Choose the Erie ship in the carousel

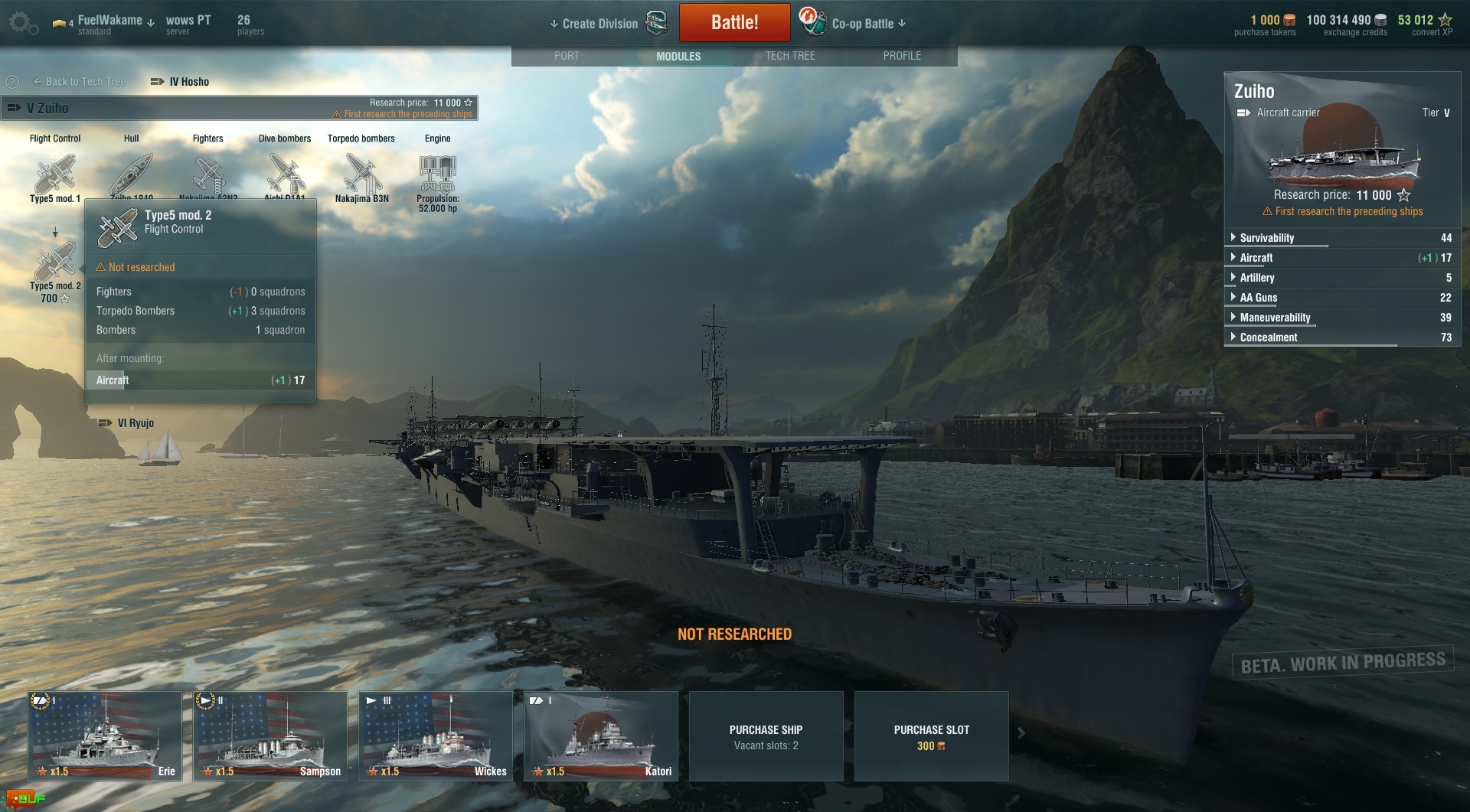click(x=105, y=735)
